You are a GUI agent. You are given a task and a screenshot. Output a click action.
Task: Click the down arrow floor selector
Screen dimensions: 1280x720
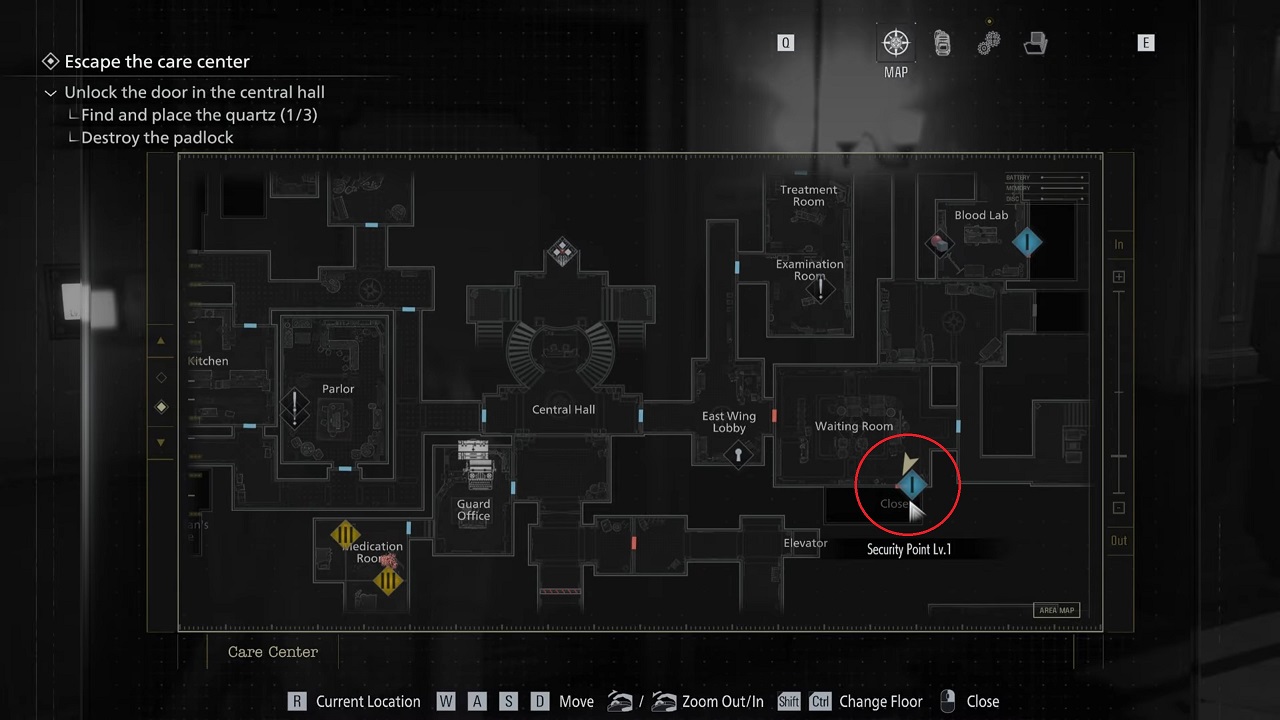(x=160, y=441)
